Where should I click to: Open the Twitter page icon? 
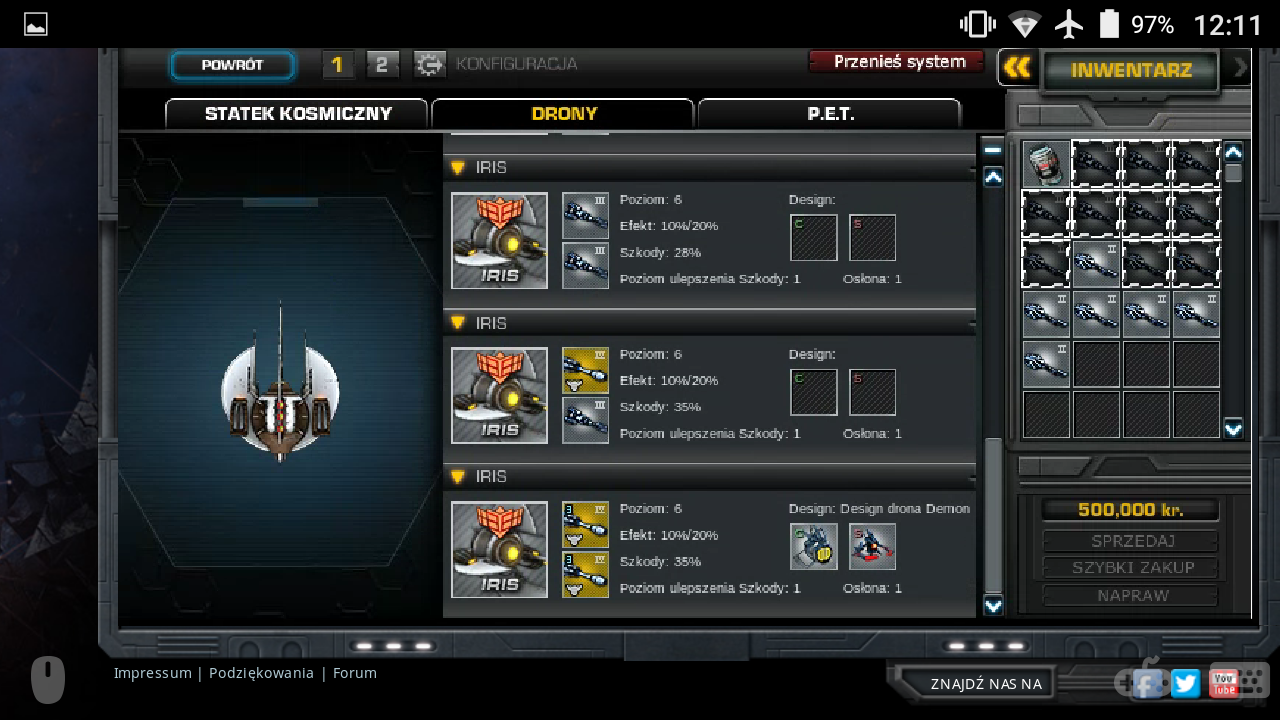[1185, 683]
